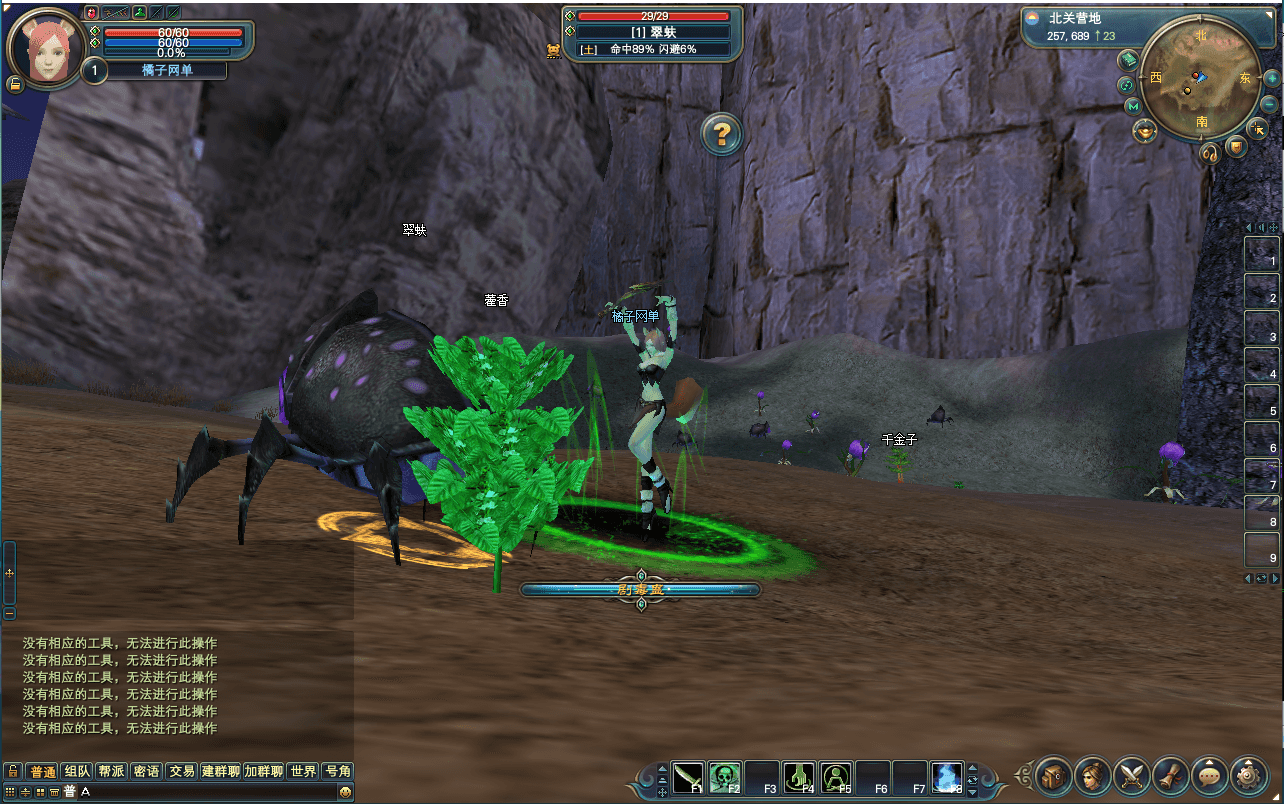Switch to the 世界 world chat tab
Screen dimensions: 1284x804
[x=303, y=771]
